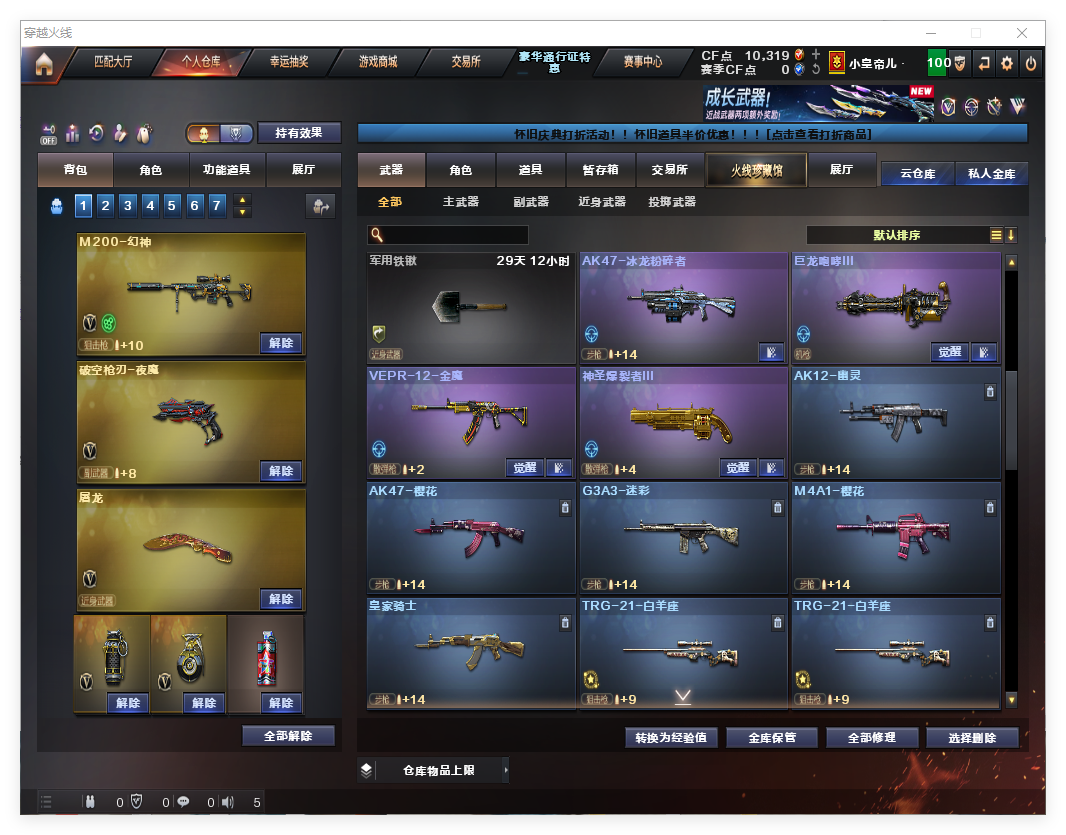
Task: Open the 赛事中心 tournament center
Action: (x=642, y=62)
